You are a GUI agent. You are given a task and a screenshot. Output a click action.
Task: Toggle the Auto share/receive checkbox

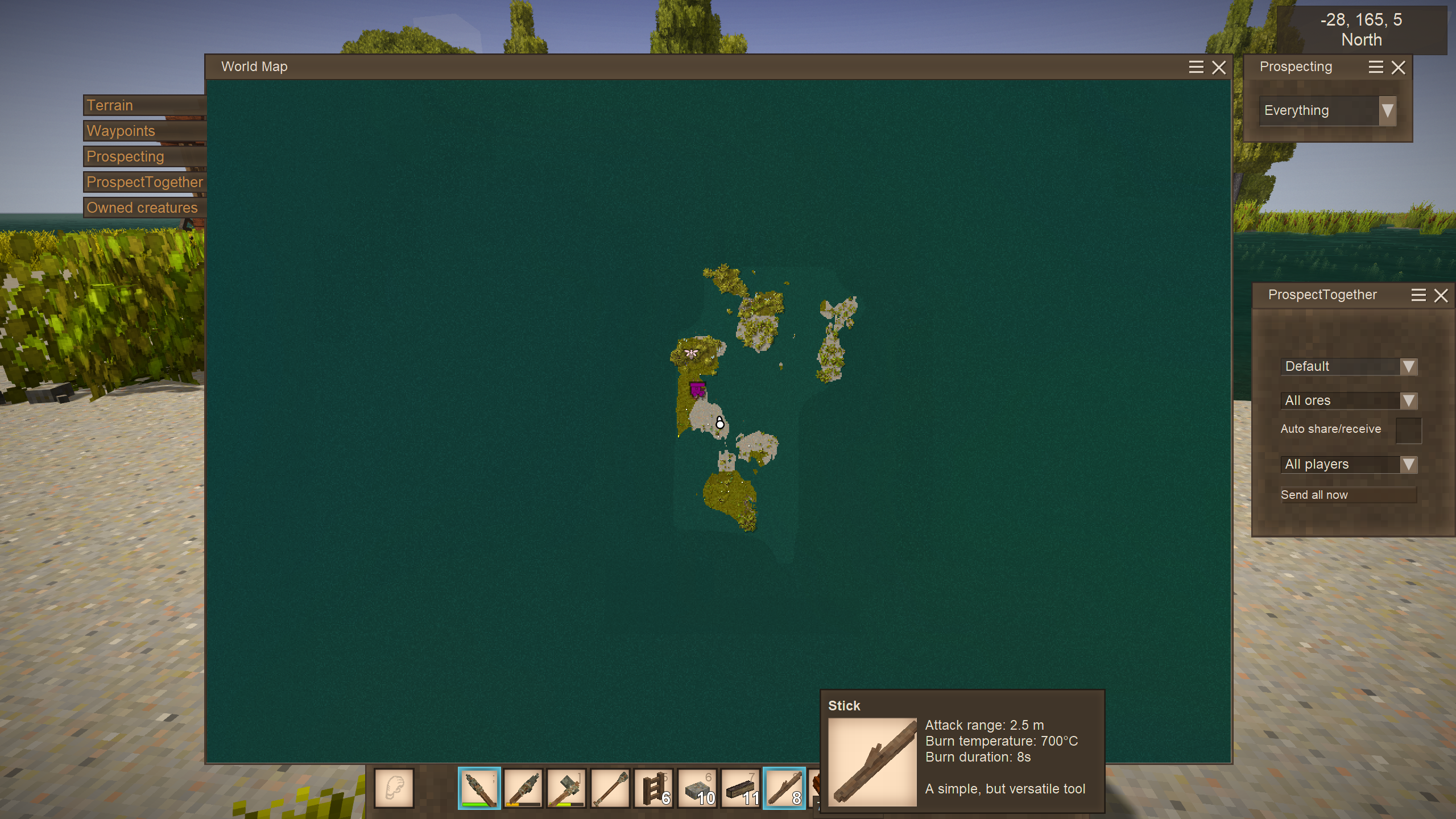(1408, 430)
